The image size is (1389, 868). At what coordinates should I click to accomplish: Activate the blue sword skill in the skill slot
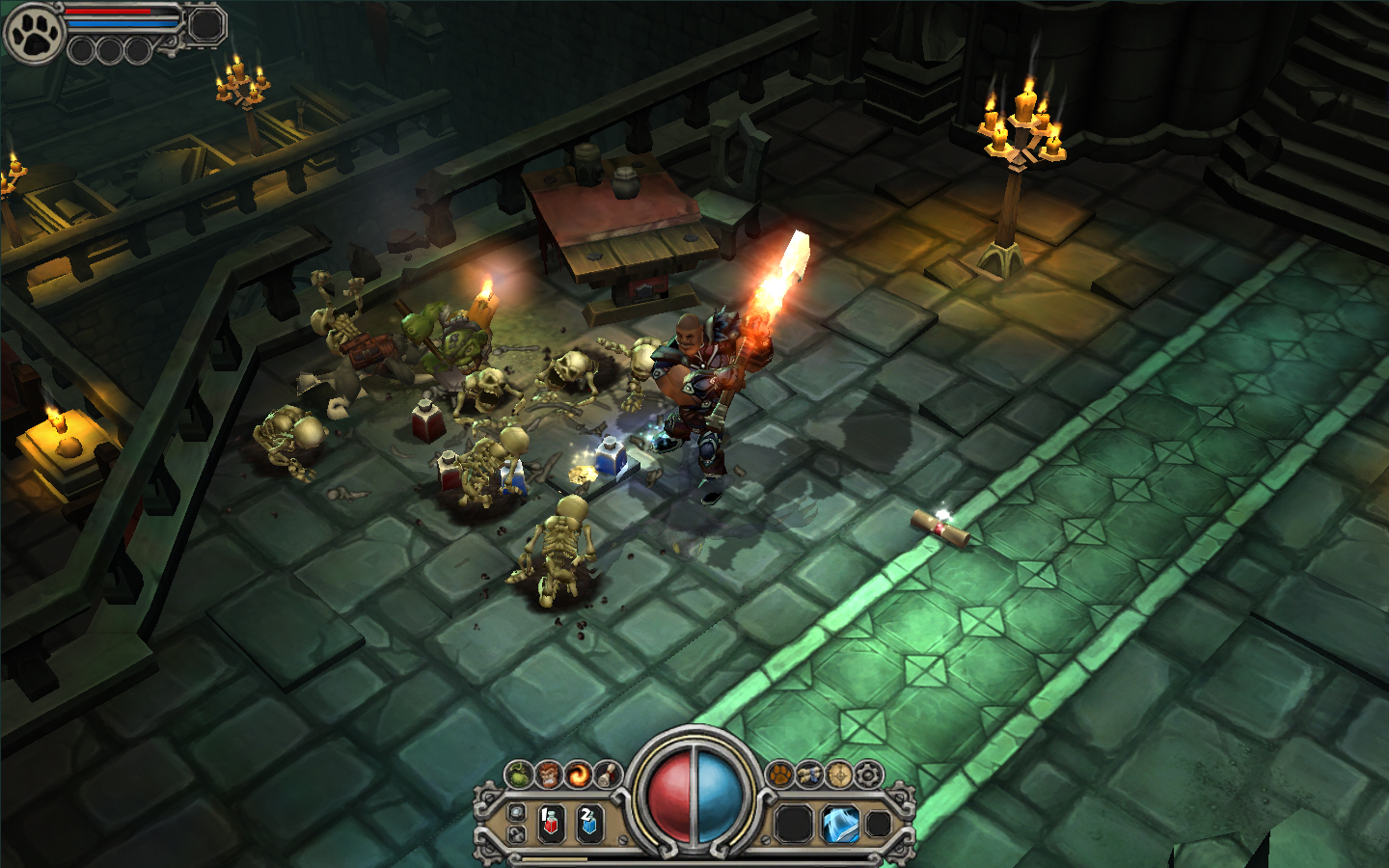coord(839,822)
